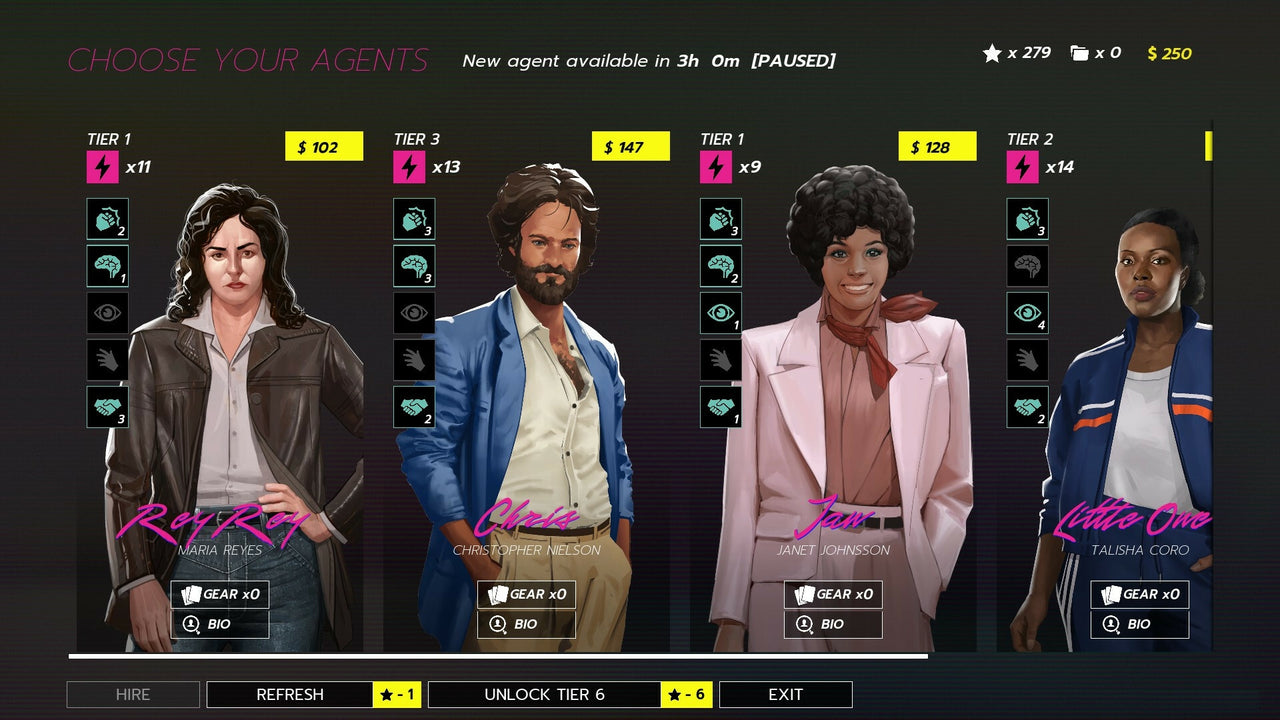Select EXIT at the bottom
Image resolution: width=1280 pixels, height=720 pixels.
(786, 694)
